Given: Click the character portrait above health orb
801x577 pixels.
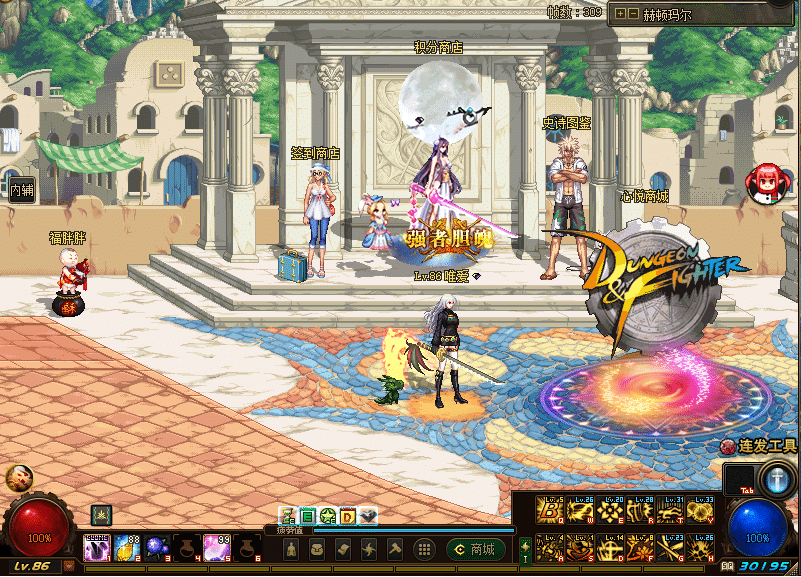Looking at the screenshot, I should click(x=18, y=477).
